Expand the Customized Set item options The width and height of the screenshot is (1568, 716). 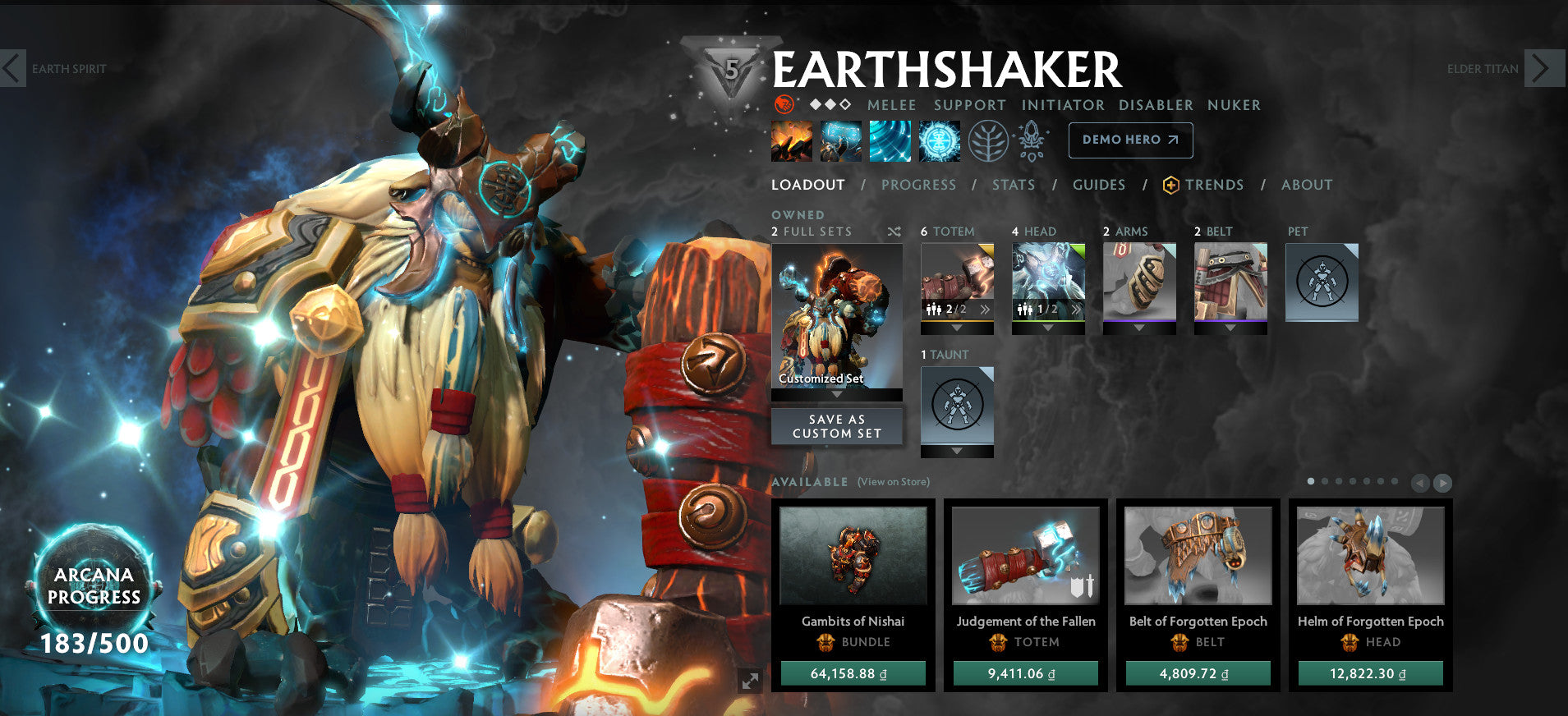[836, 392]
